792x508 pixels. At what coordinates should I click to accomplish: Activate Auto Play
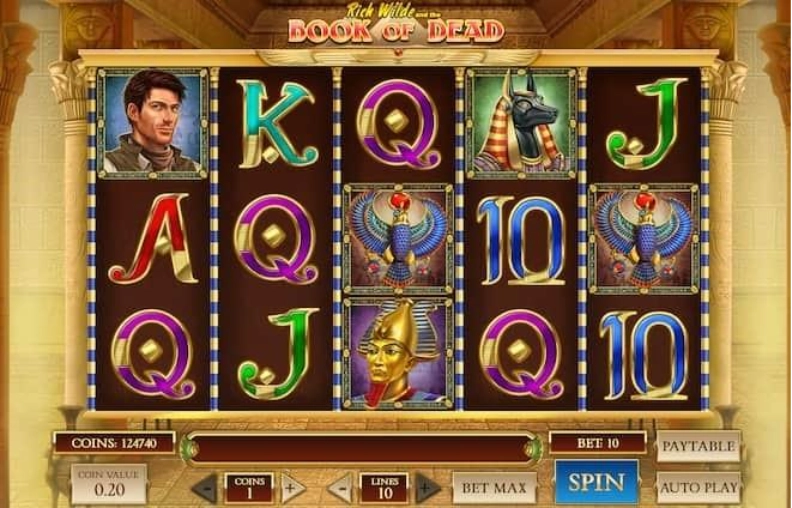point(698,487)
